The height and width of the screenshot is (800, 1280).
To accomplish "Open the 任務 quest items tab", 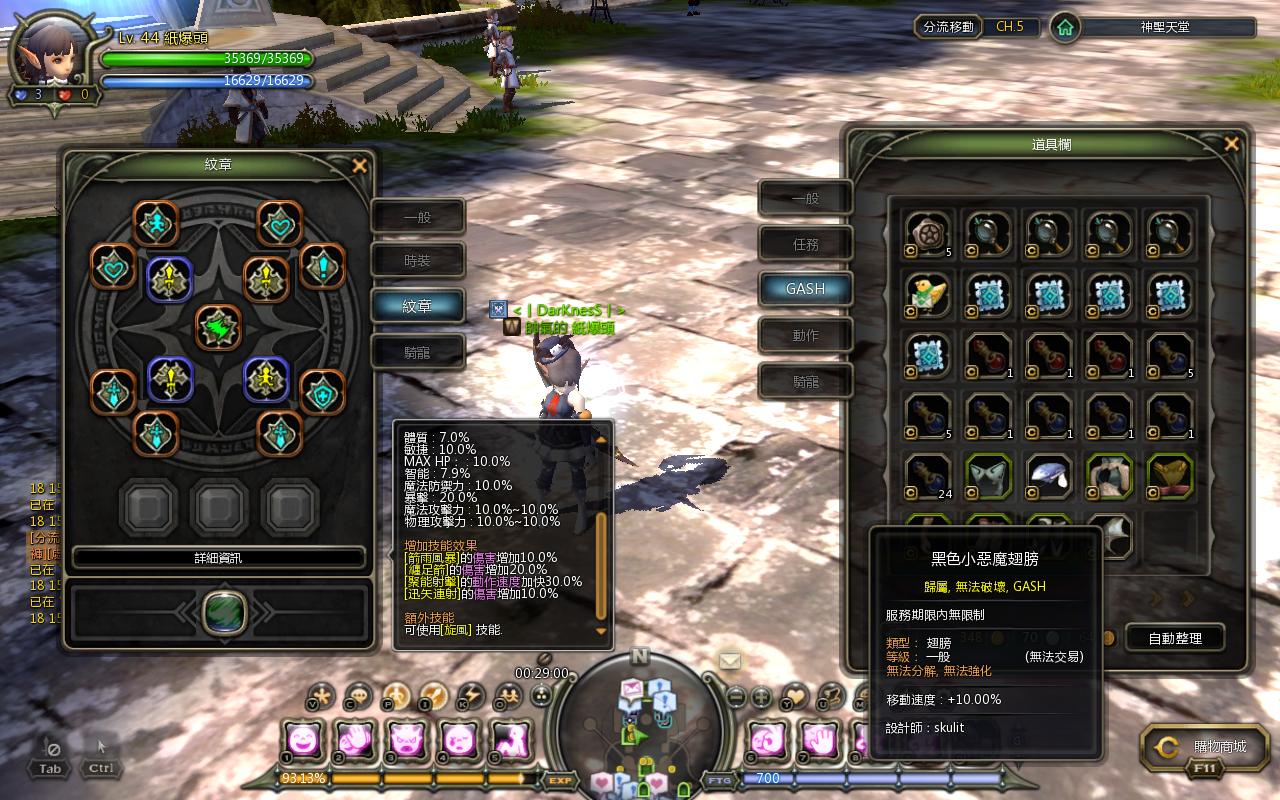I will click(805, 244).
